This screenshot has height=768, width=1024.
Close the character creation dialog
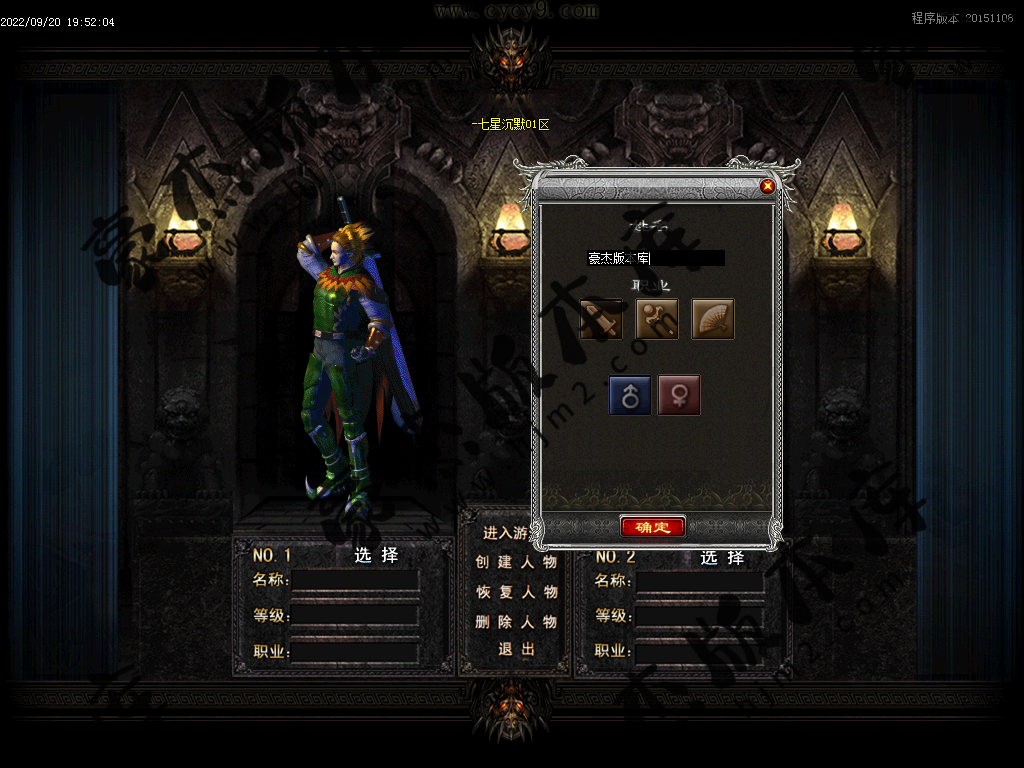[x=768, y=186]
